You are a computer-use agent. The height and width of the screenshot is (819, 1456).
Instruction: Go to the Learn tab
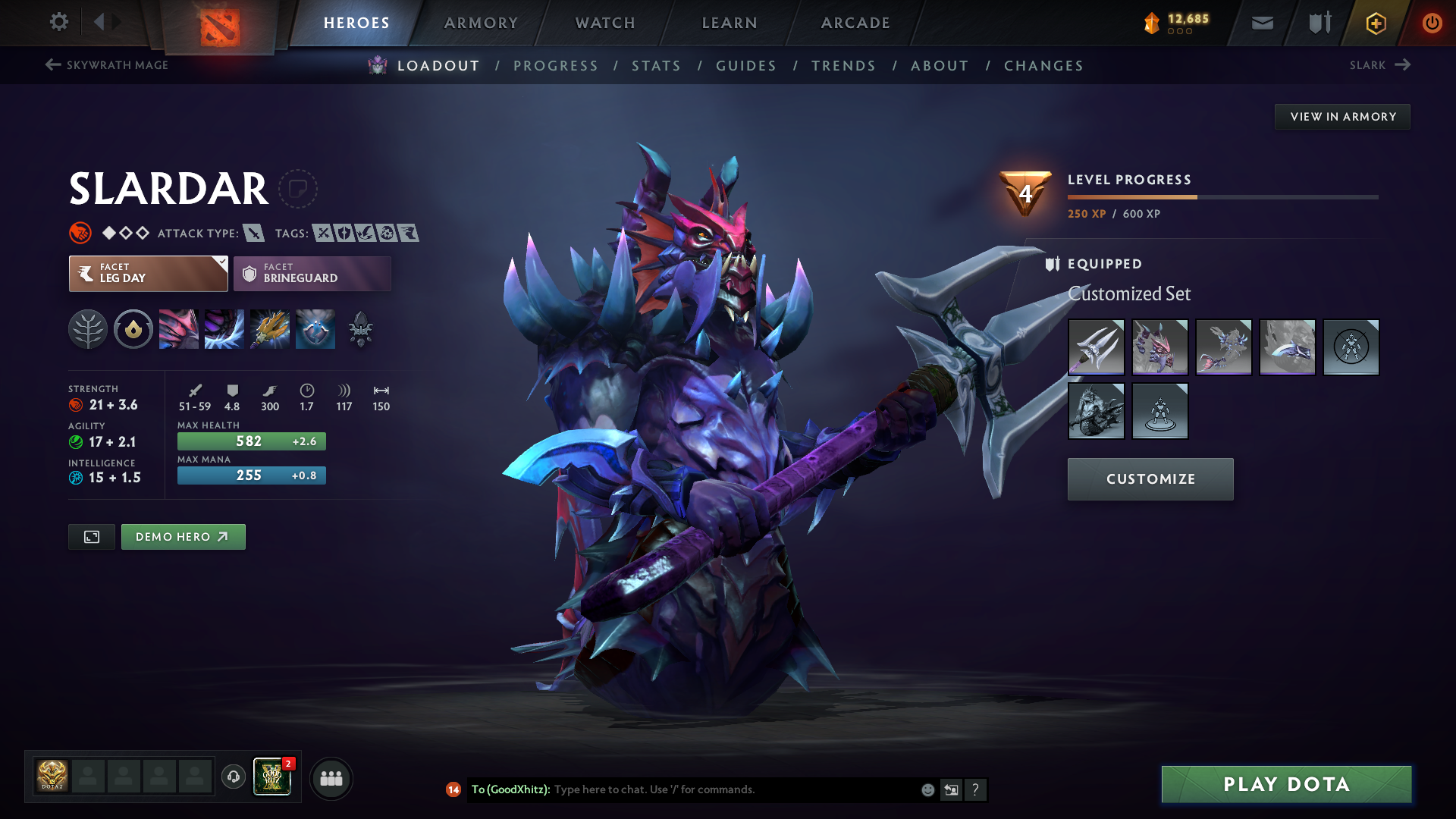click(730, 23)
